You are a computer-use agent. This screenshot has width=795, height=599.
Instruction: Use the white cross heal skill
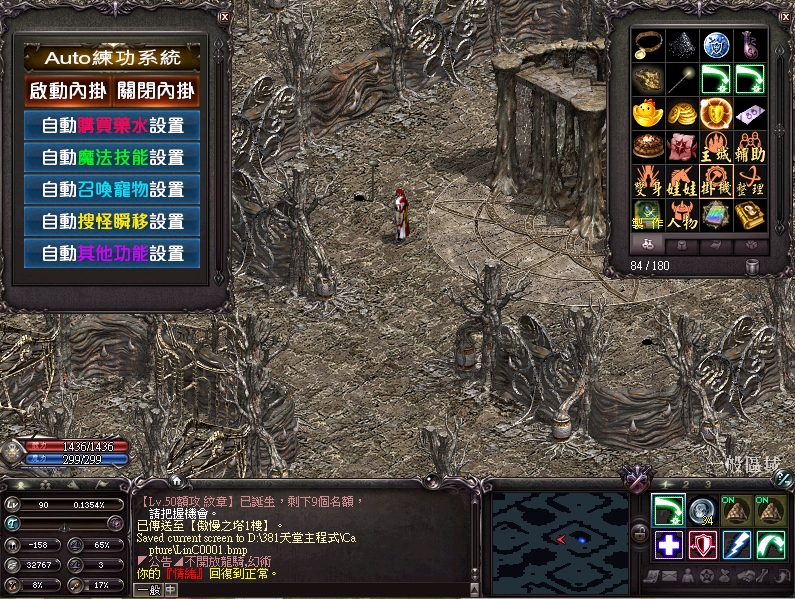(x=669, y=544)
